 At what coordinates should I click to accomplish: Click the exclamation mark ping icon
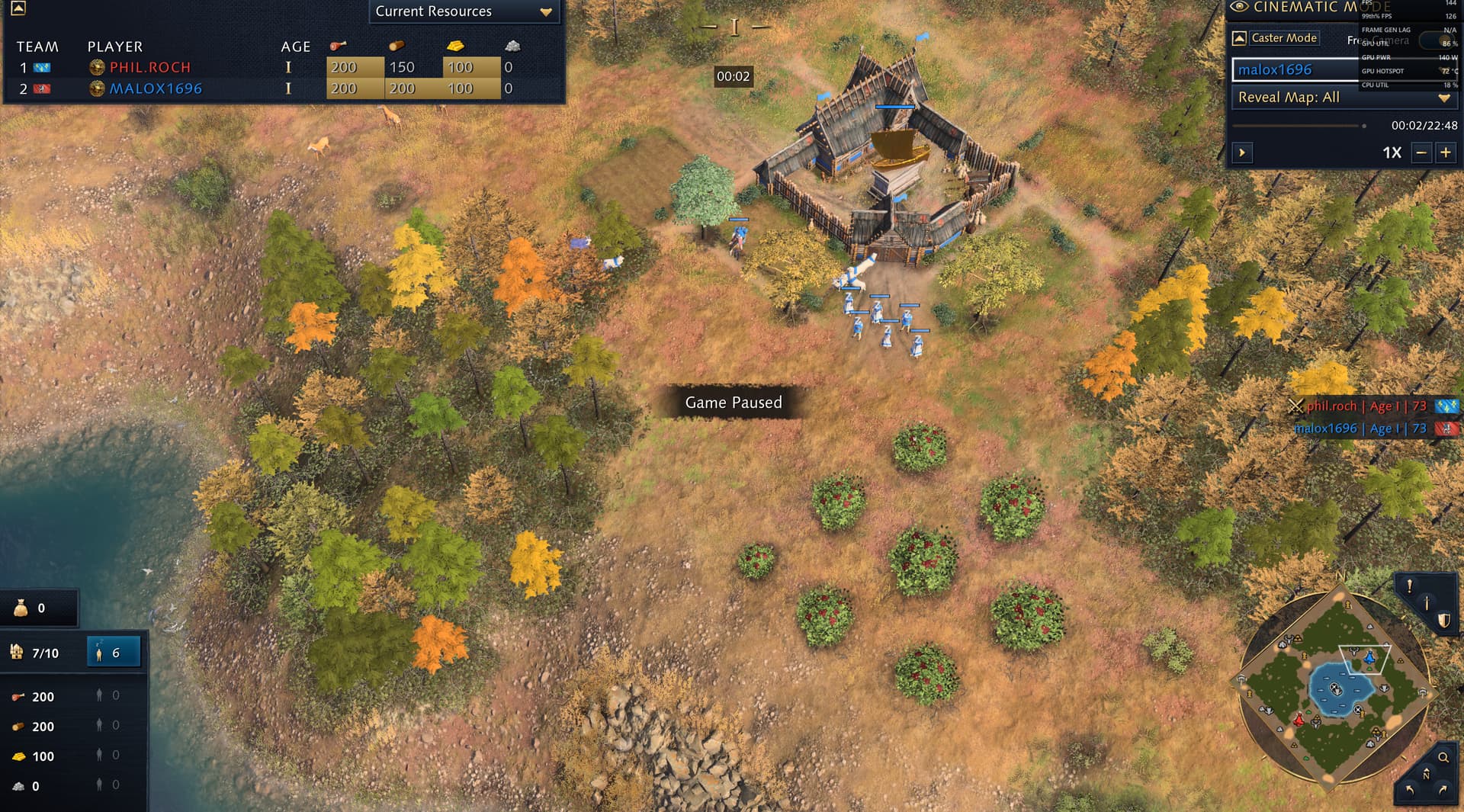tap(1410, 586)
